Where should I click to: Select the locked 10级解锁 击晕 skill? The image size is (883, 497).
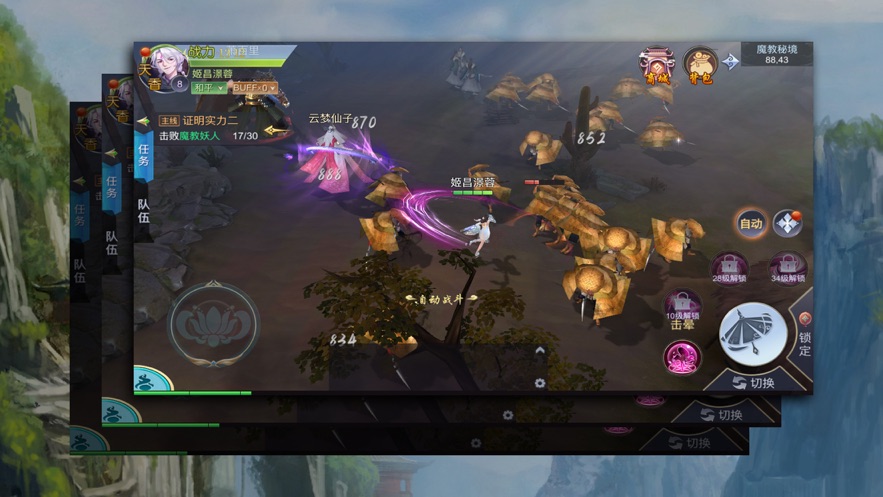click(683, 308)
